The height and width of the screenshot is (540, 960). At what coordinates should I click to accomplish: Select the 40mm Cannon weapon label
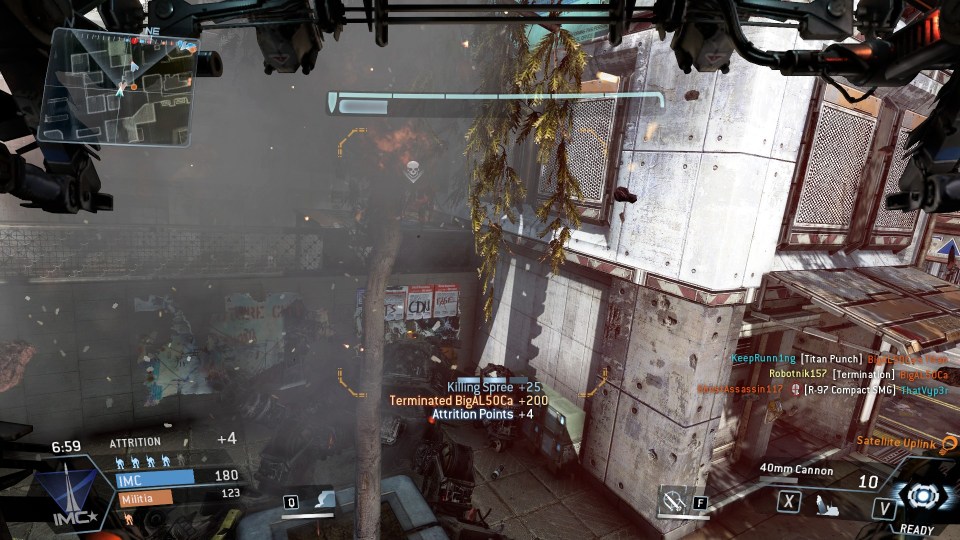click(796, 468)
